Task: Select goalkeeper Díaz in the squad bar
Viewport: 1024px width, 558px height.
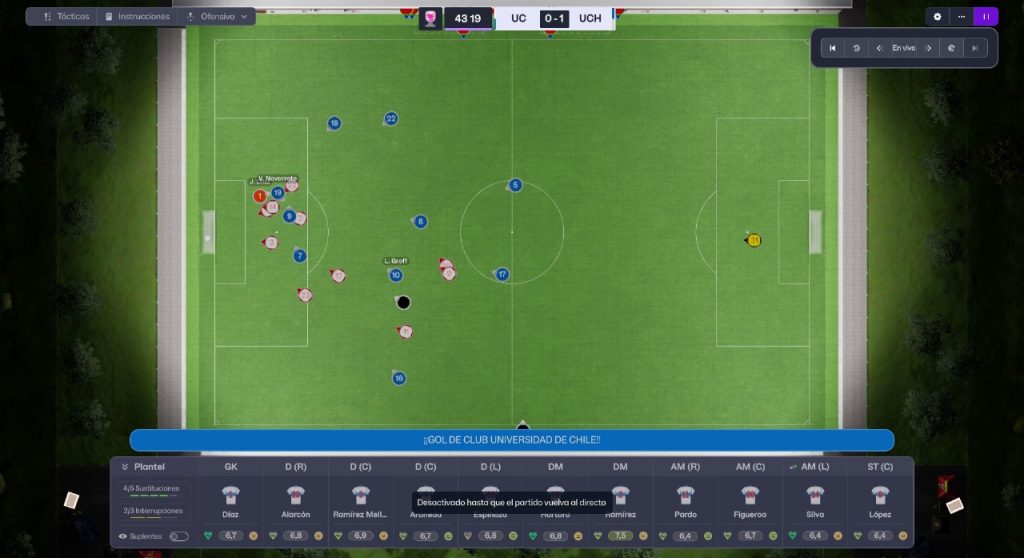Action: click(x=231, y=502)
